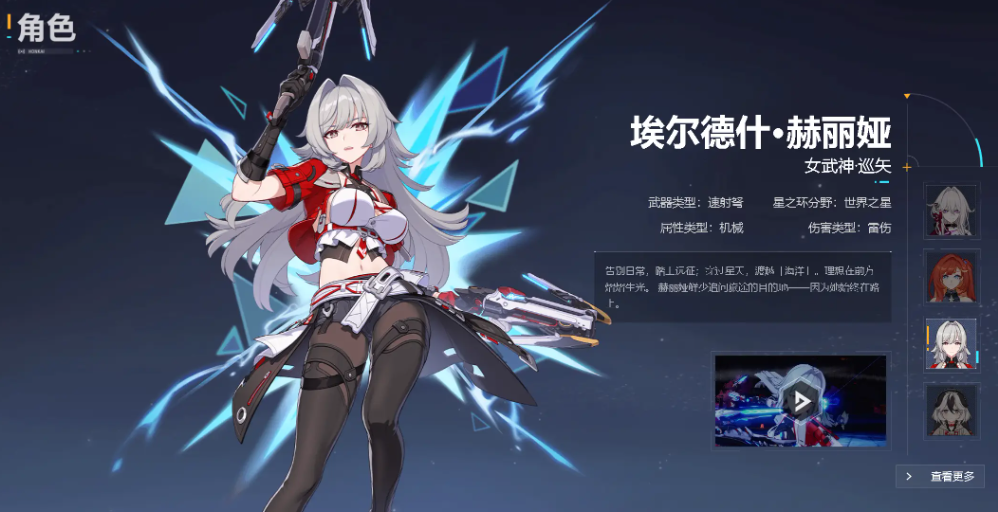
Task: Play the character preview video
Action: [x=800, y=401]
